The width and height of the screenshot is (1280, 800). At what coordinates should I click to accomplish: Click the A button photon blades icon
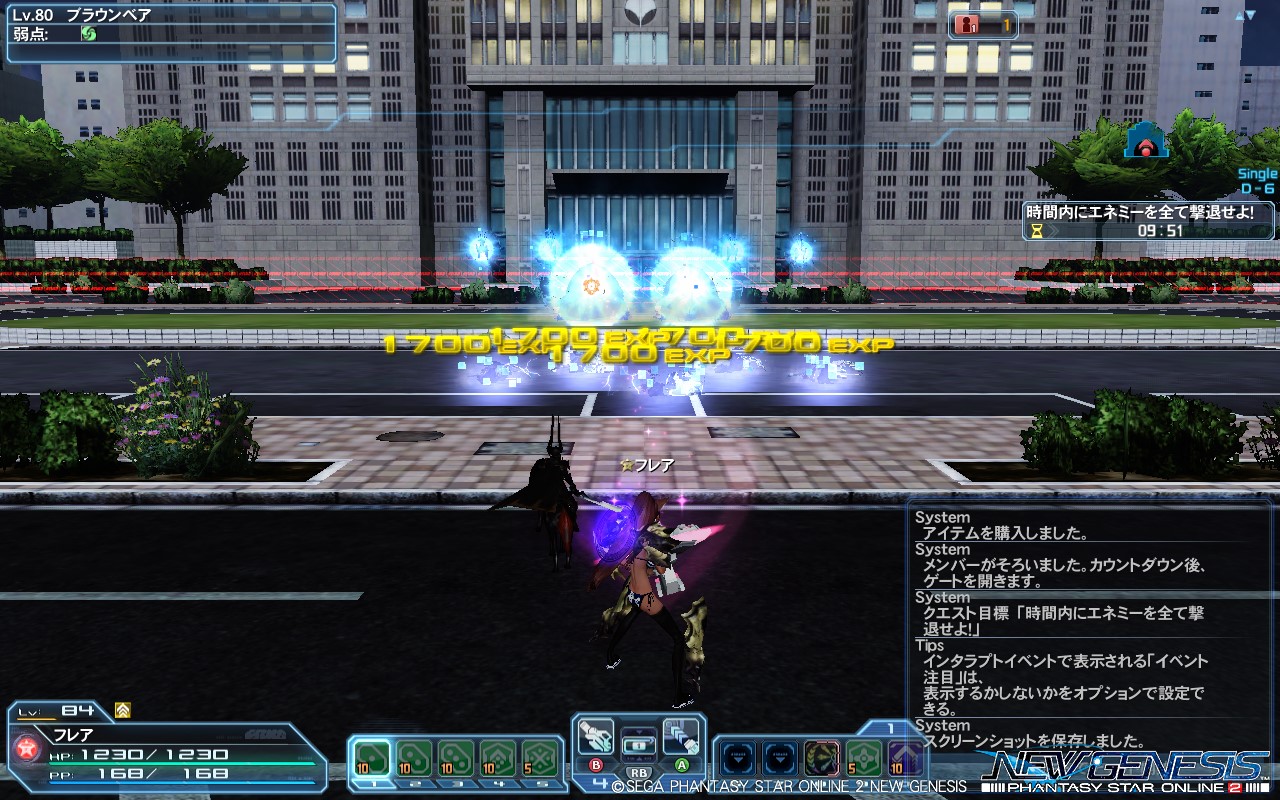(x=679, y=738)
